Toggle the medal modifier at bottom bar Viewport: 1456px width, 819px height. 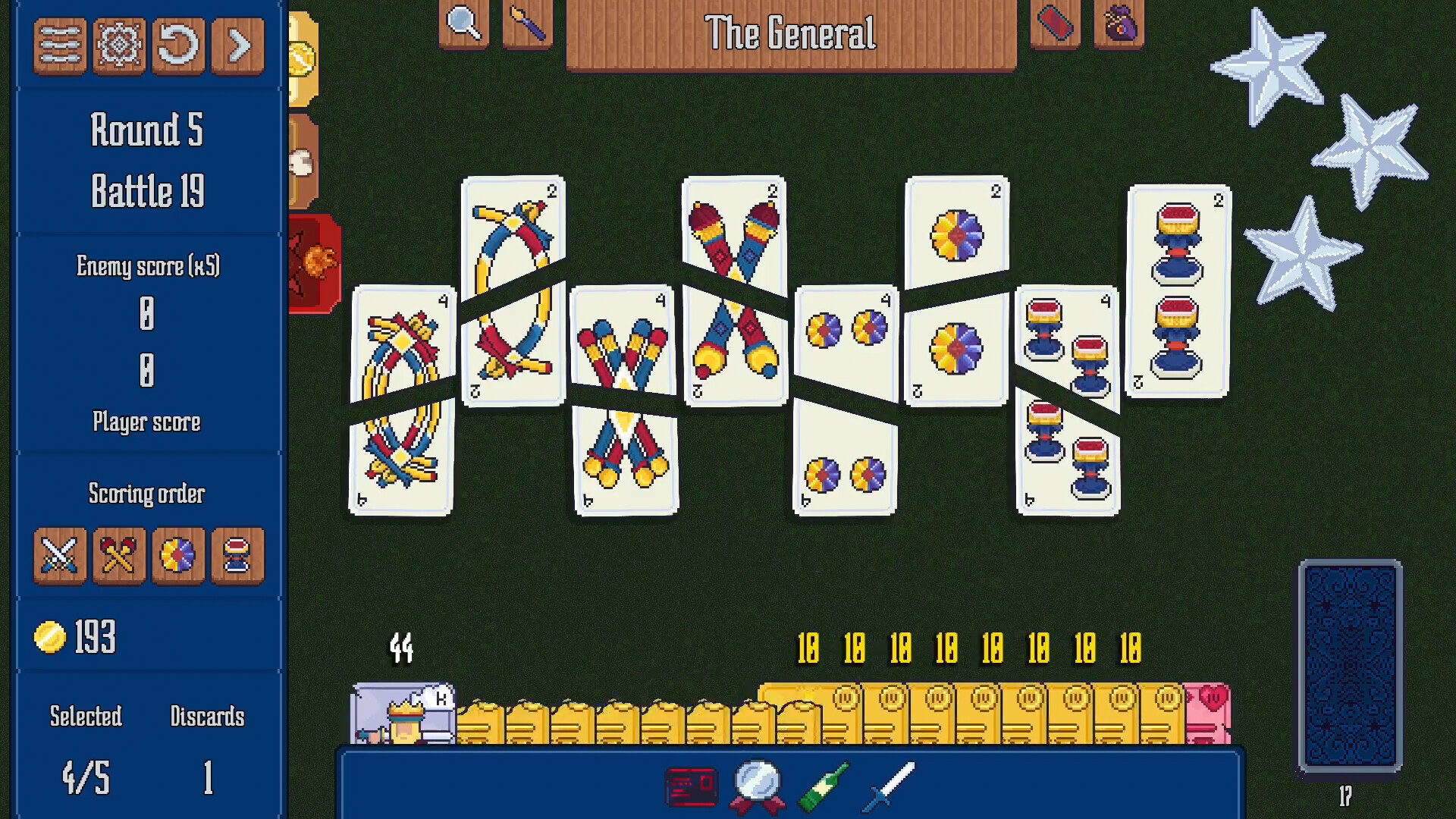(761, 786)
